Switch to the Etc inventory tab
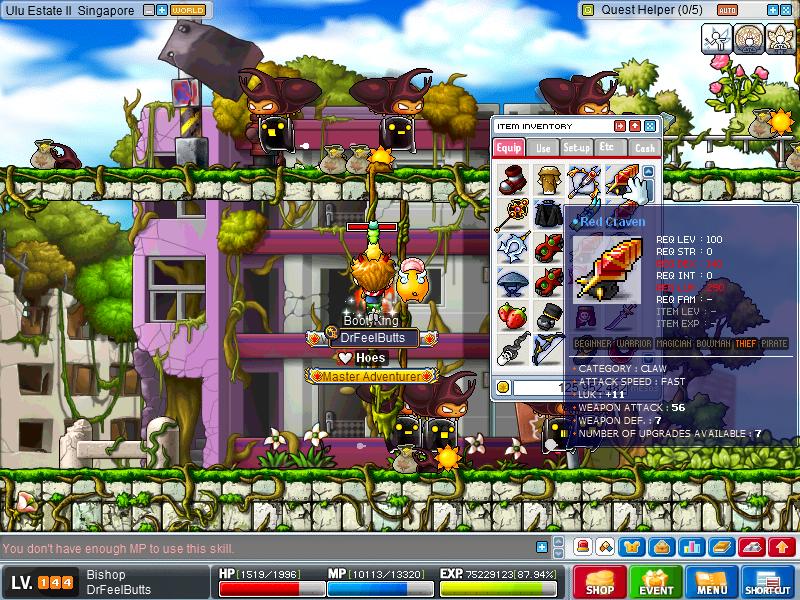This screenshot has width=800, height=600. pyautogui.click(x=608, y=147)
